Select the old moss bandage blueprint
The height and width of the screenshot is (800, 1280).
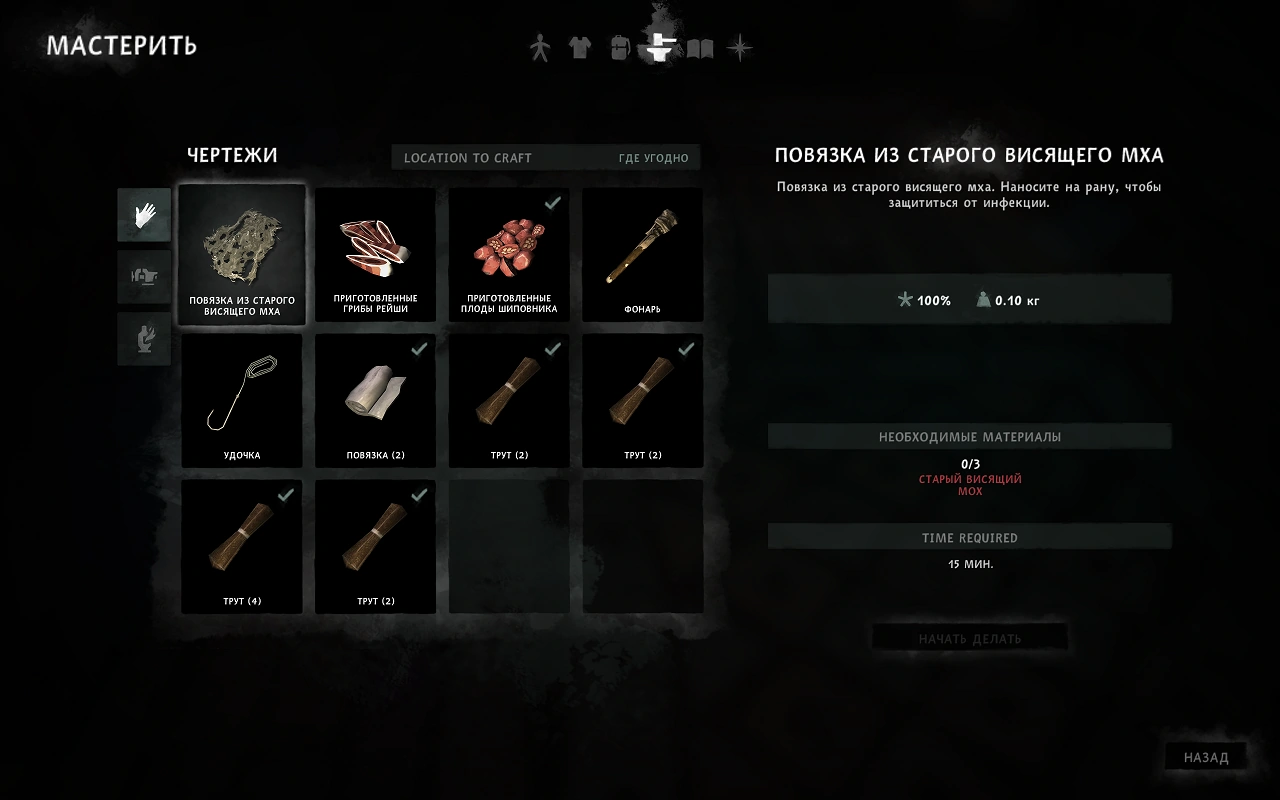point(242,254)
